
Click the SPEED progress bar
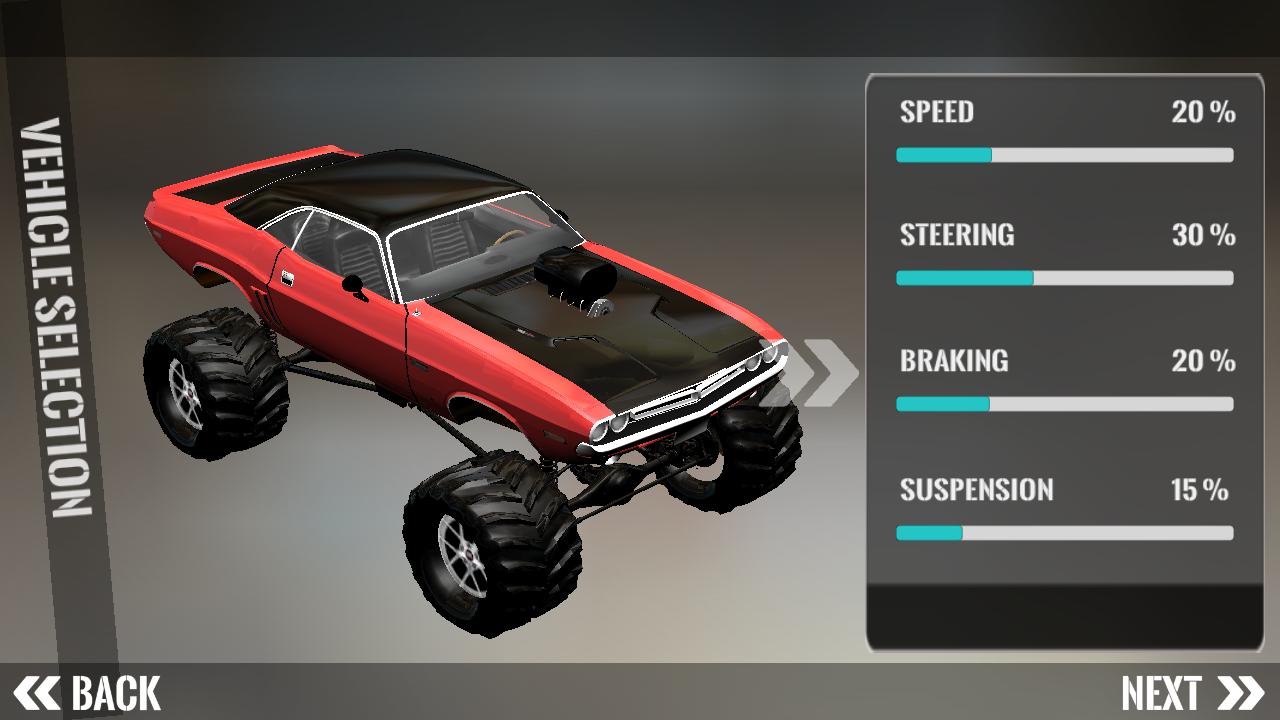(1065, 155)
